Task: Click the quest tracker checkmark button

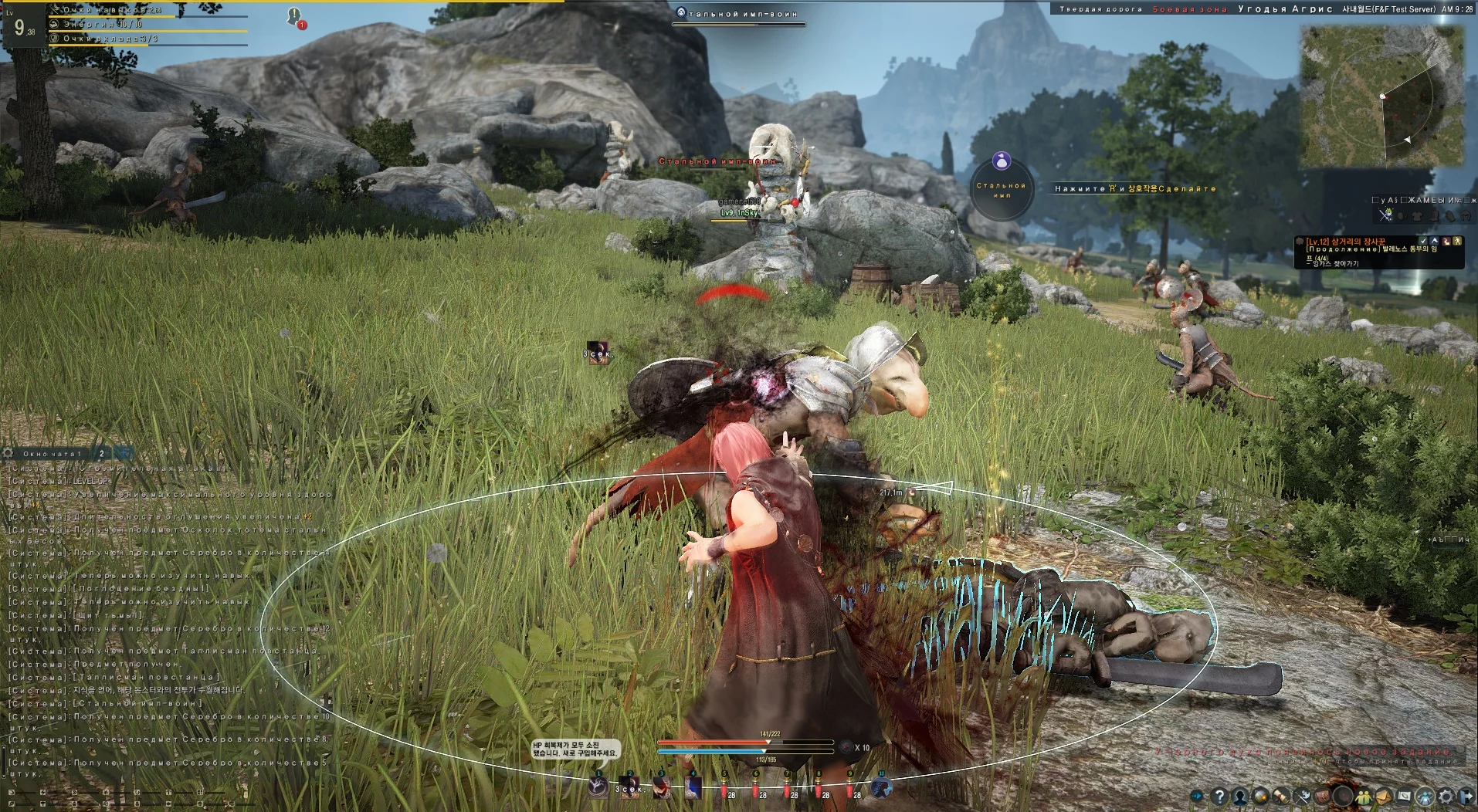Action: [1423, 241]
